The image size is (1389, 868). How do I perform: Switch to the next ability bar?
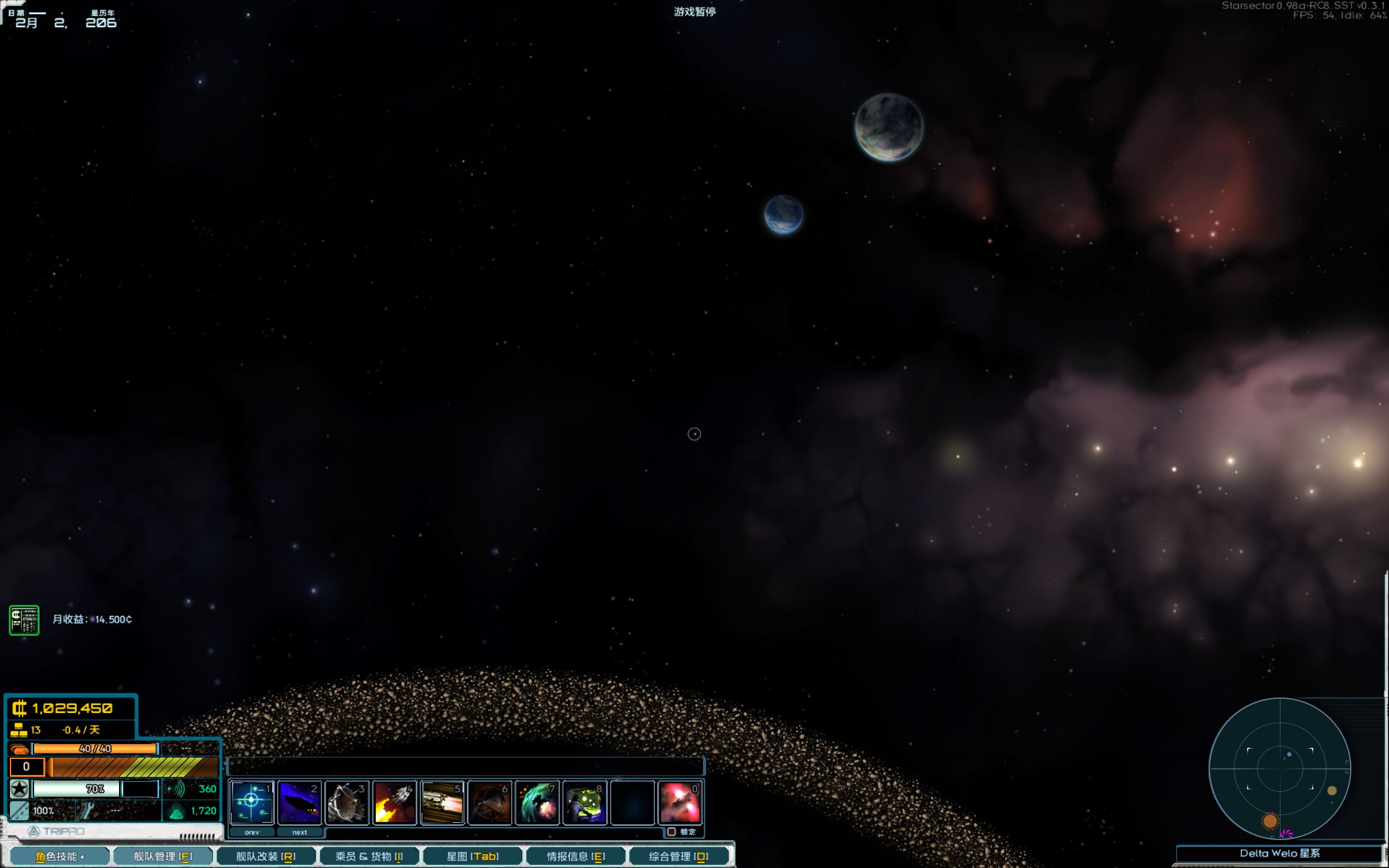coord(300,832)
